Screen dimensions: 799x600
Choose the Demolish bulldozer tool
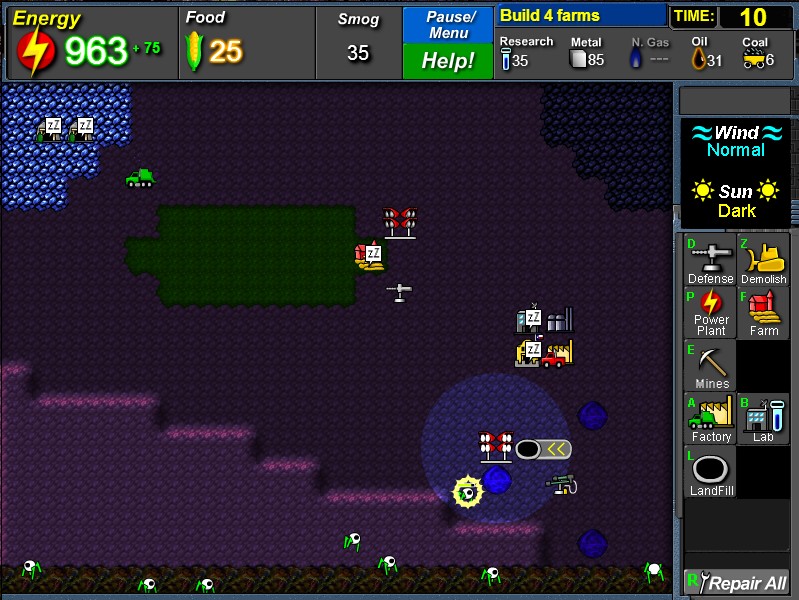pos(763,261)
